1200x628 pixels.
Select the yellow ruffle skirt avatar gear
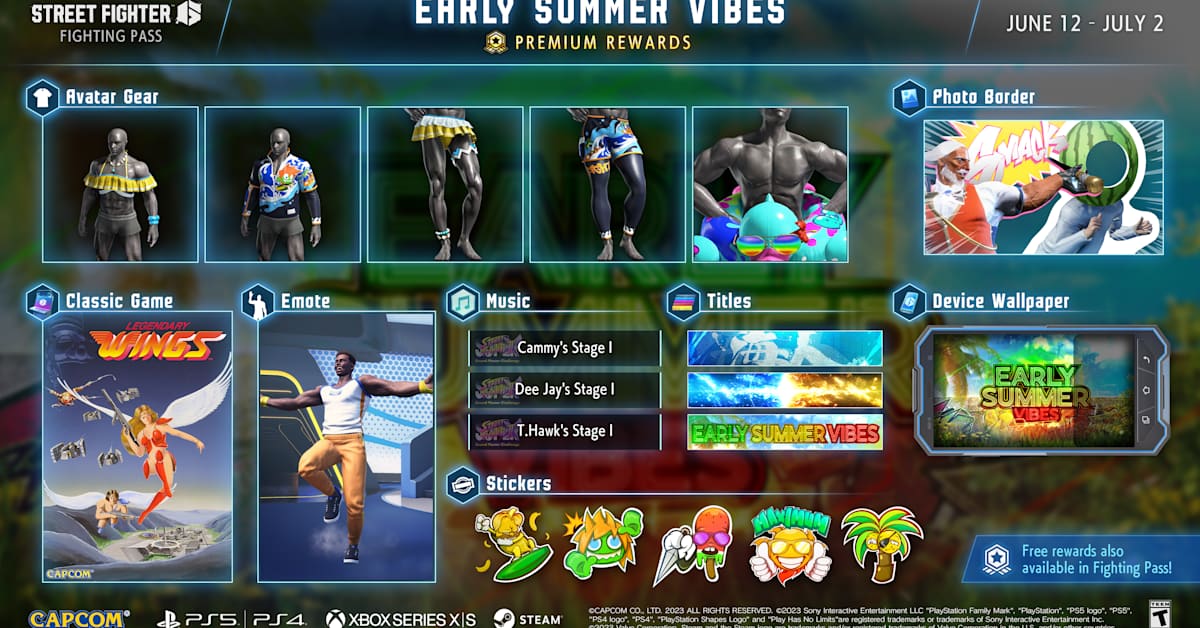click(445, 185)
